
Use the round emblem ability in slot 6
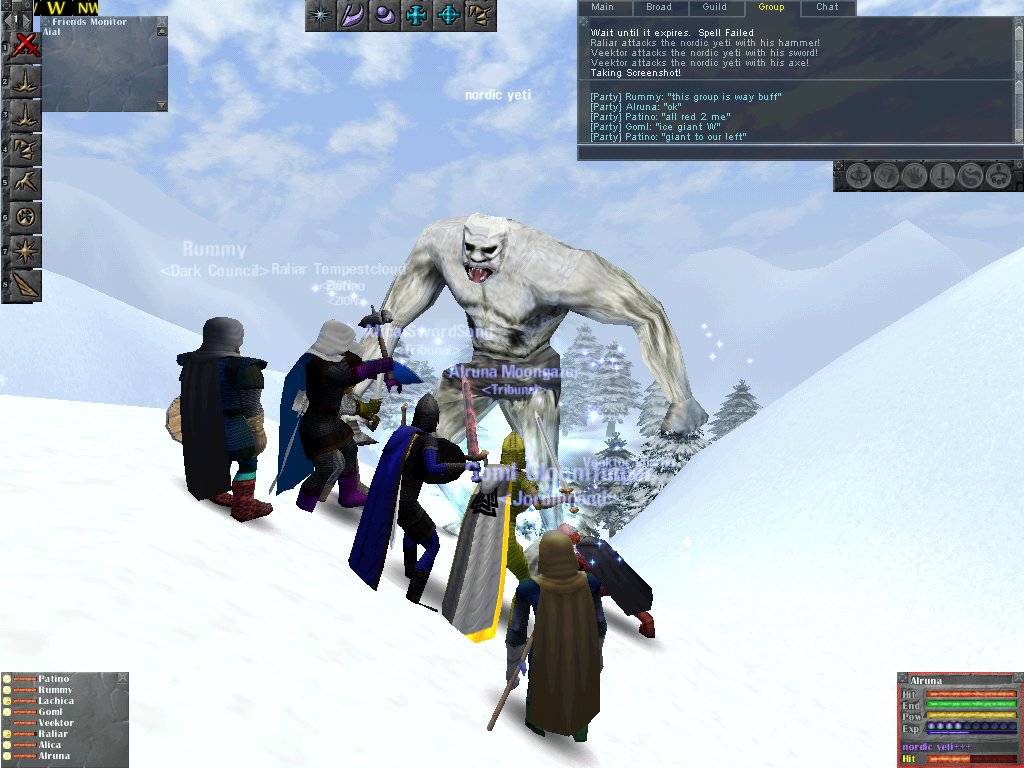(x=26, y=216)
